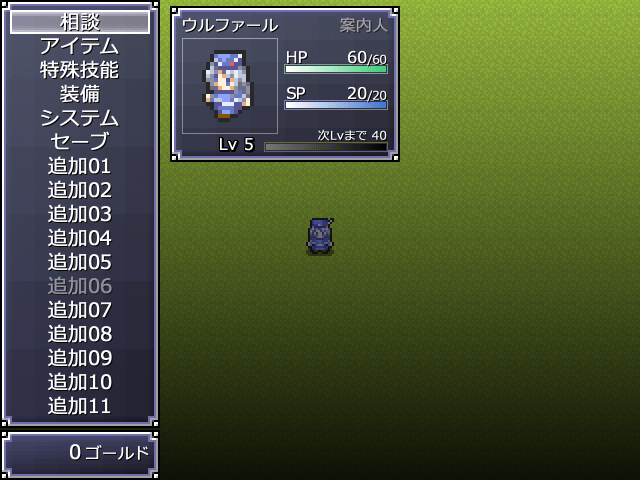Click the 追加03 option
Viewport: 640px width, 480px height.
coord(80,214)
